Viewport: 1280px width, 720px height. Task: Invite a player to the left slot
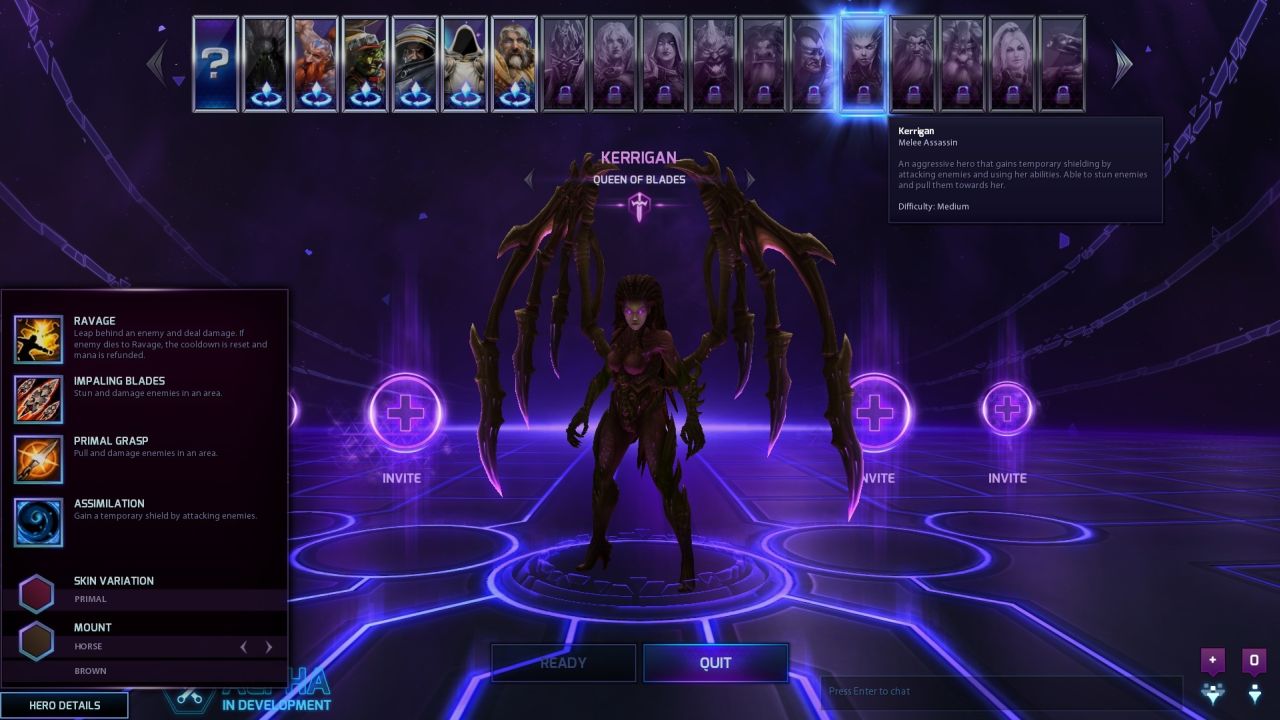coord(405,412)
